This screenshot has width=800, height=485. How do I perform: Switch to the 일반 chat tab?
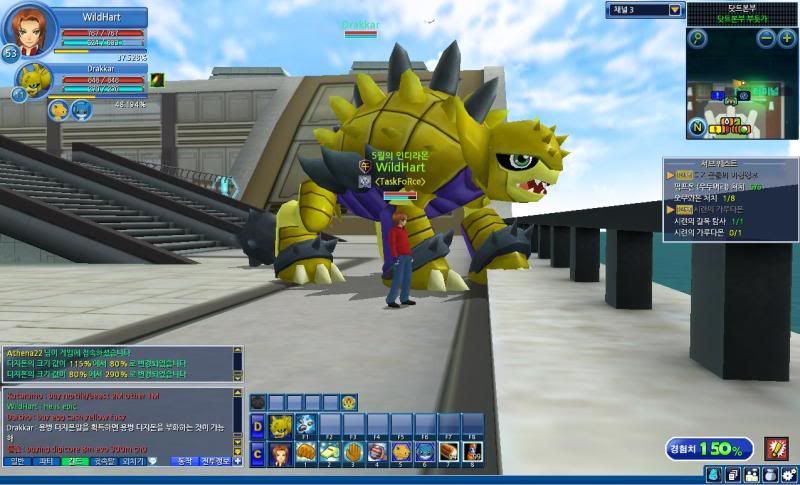pyautogui.click(x=17, y=461)
